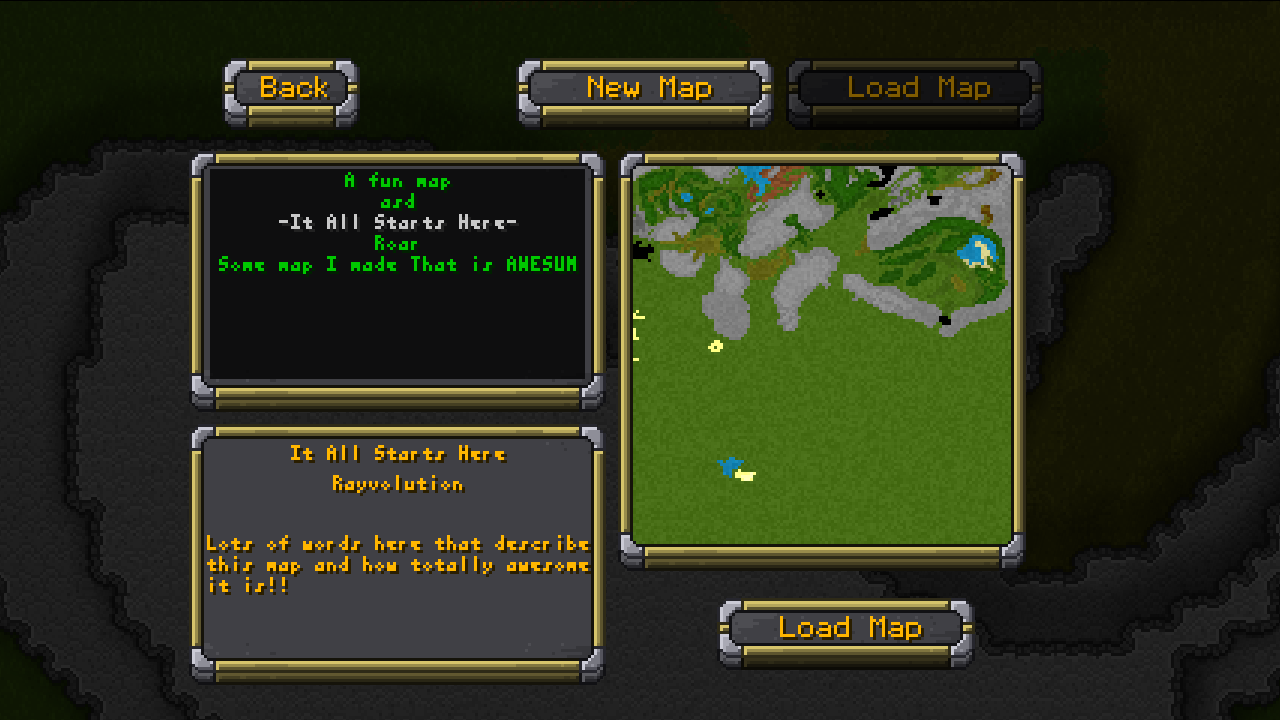Choose 'Some map I made That is AWESUM'
The image size is (1280, 720).
(x=397, y=264)
